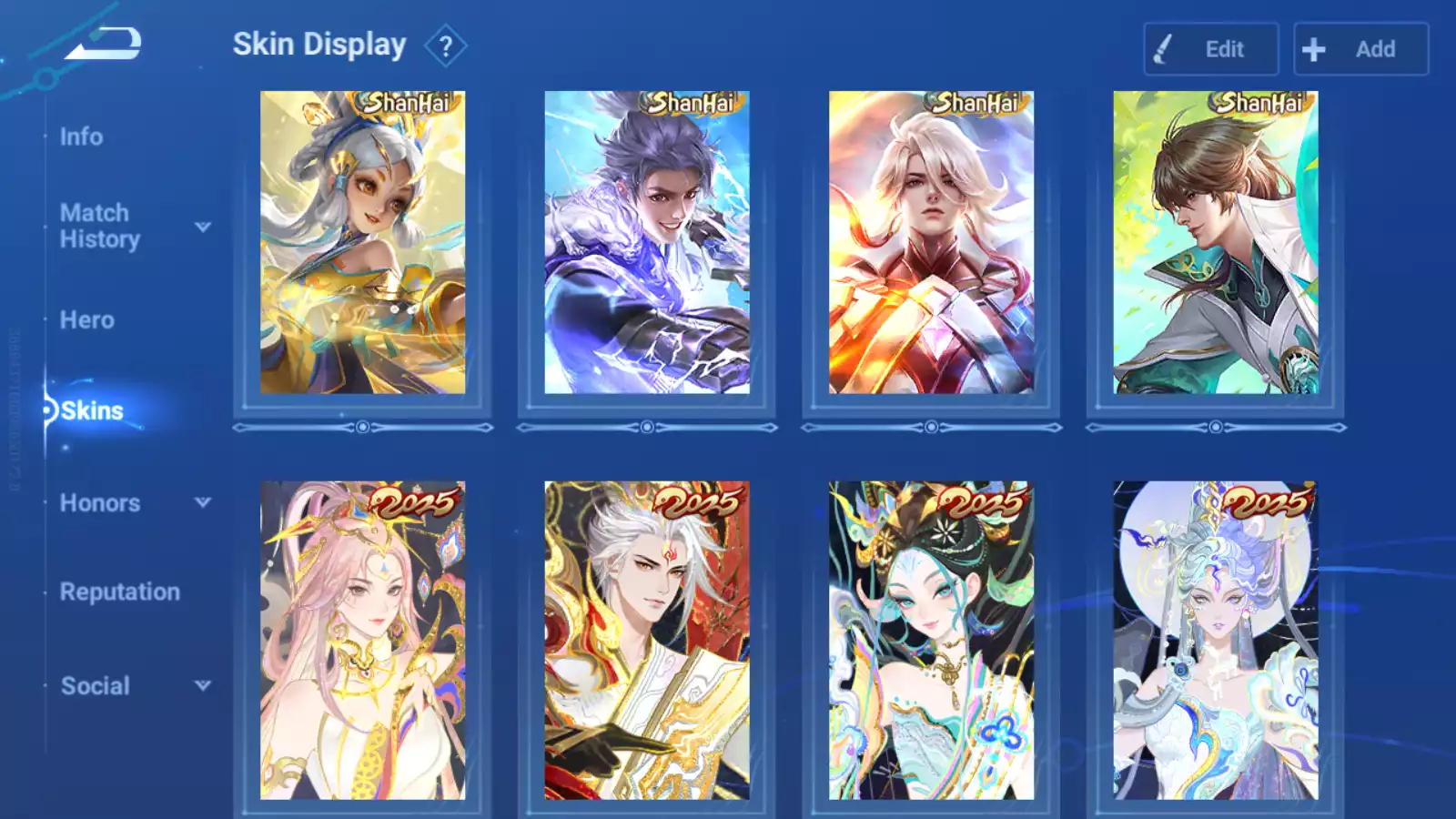Expand the Social dropdown arrow
1456x819 pixels.
(x=203, y=685)
